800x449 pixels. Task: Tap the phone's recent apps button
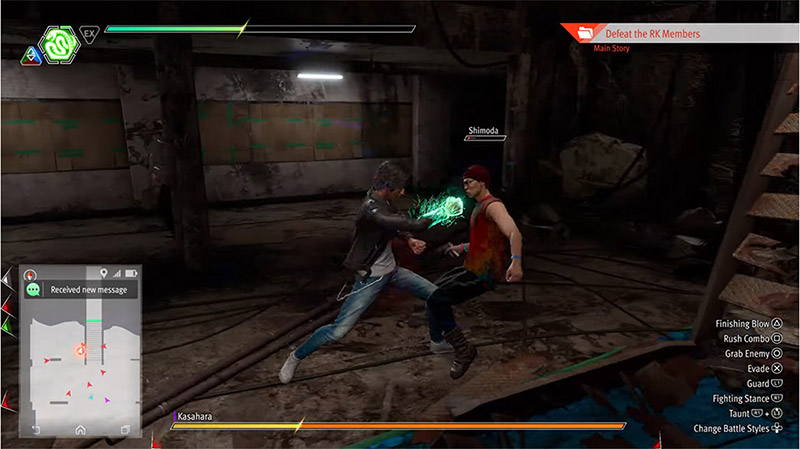point(125,429)
